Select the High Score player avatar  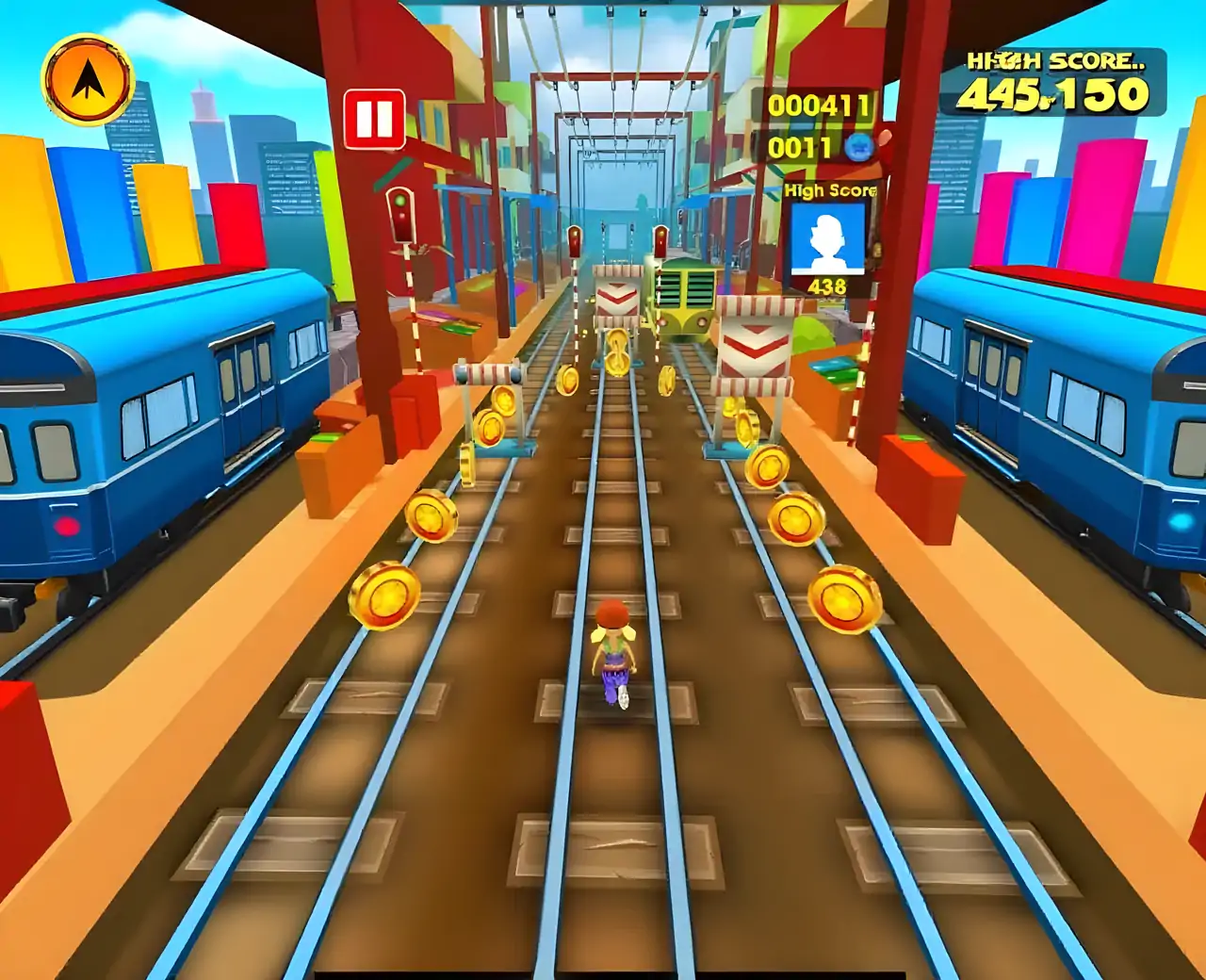pyautogui.click(x=826, y=238)
